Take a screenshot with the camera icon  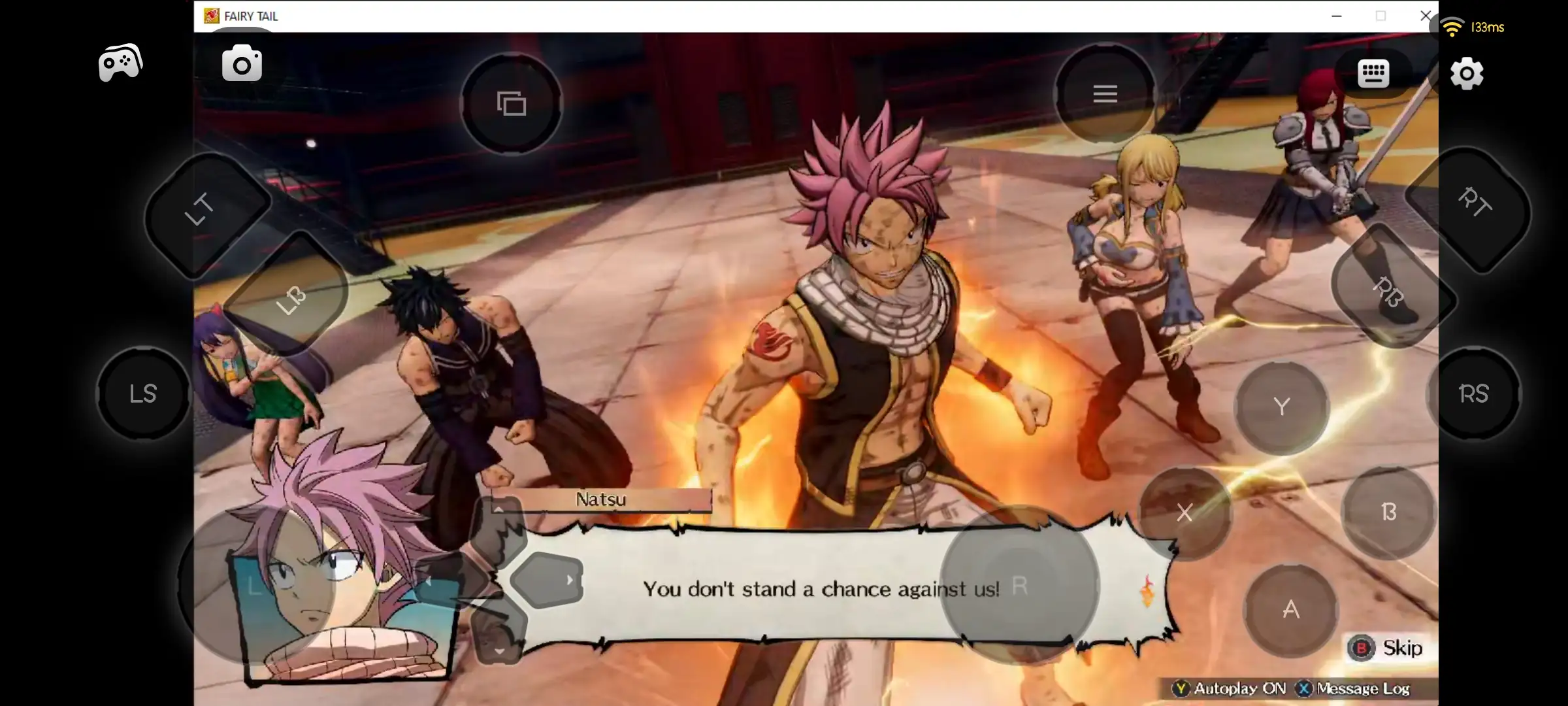click(242, 62)
